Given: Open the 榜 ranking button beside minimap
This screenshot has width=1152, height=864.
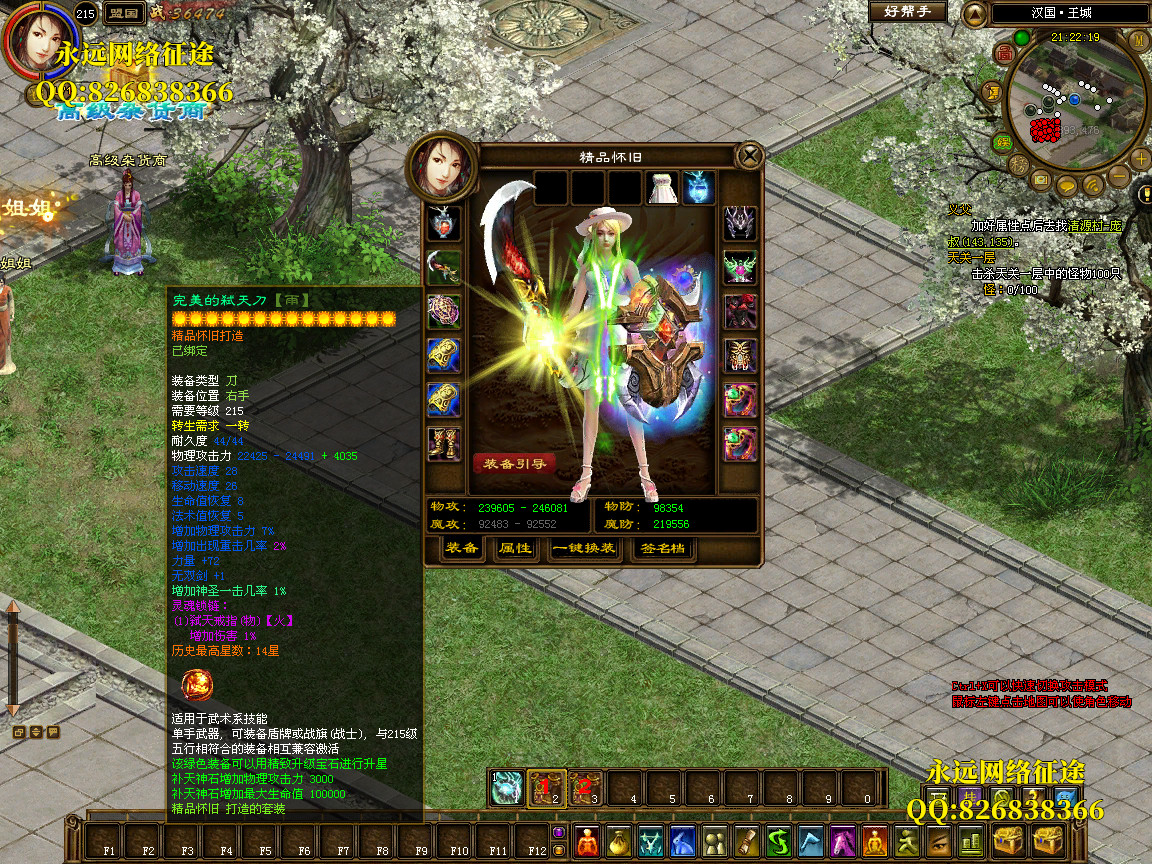Looking at the screenshot, I should click(1018, 164).
